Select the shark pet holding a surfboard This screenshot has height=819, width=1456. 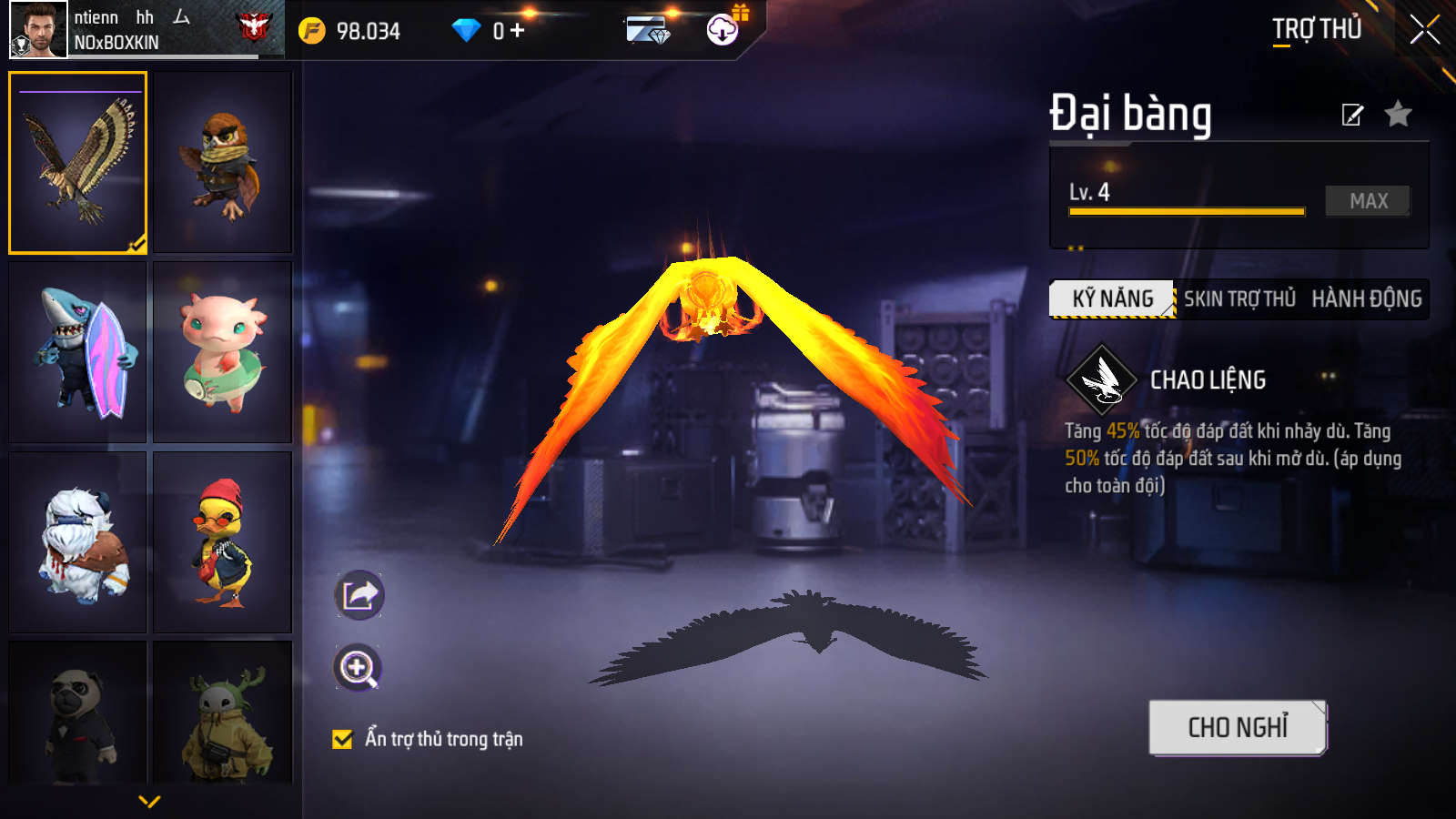tap(78, 352)
